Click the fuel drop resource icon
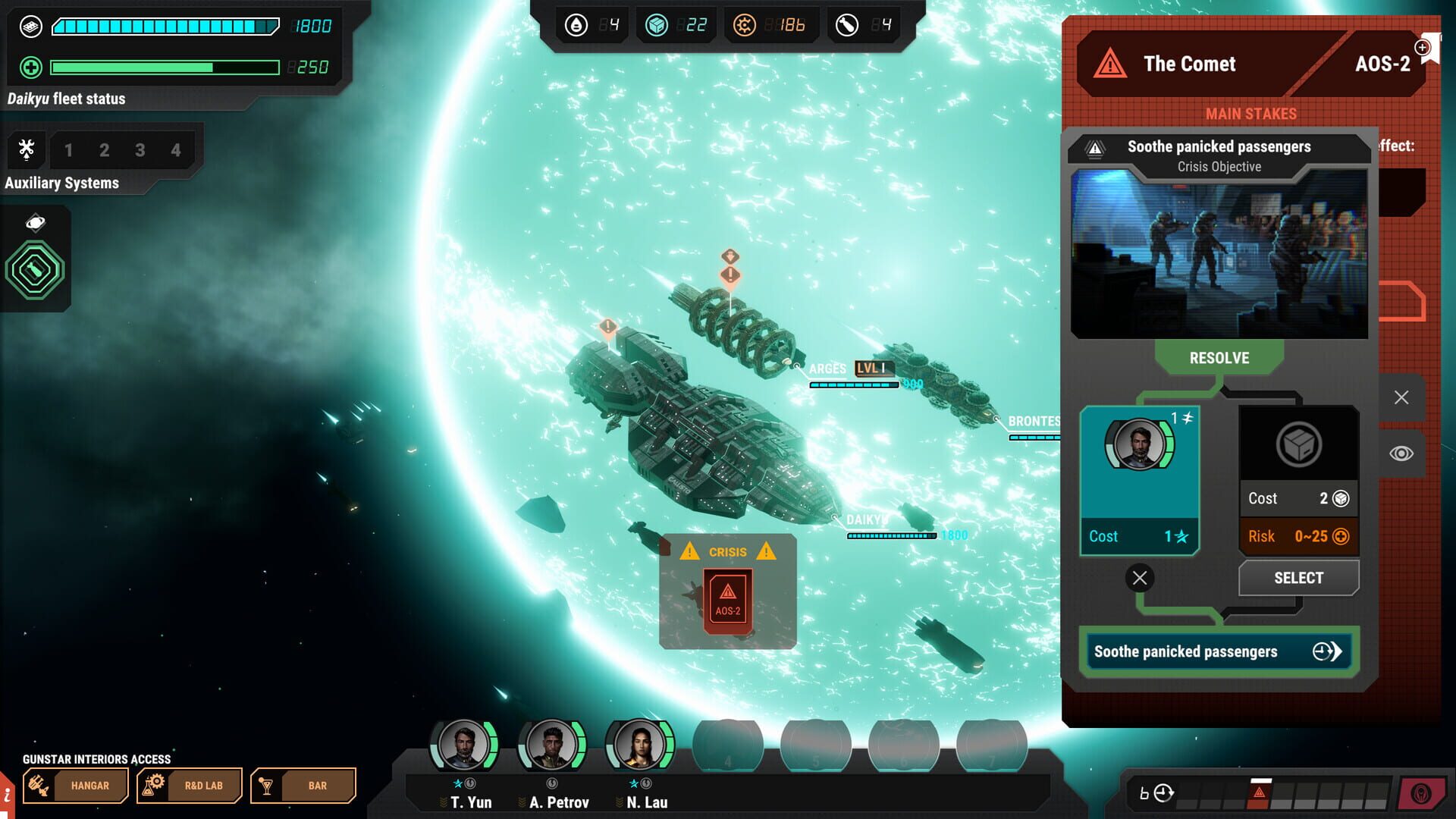Viewport: 1456px width, 819px height. [577, 25]
